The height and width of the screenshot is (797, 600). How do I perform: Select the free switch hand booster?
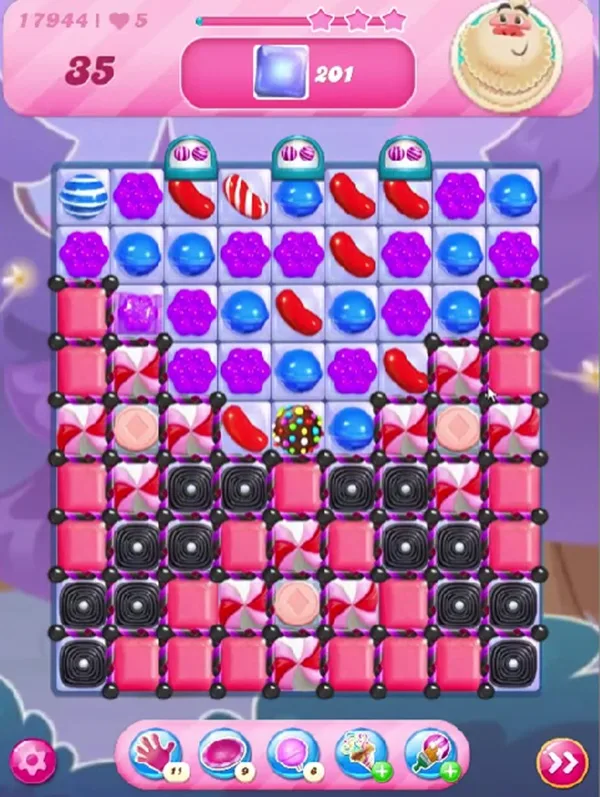[155, 754]
